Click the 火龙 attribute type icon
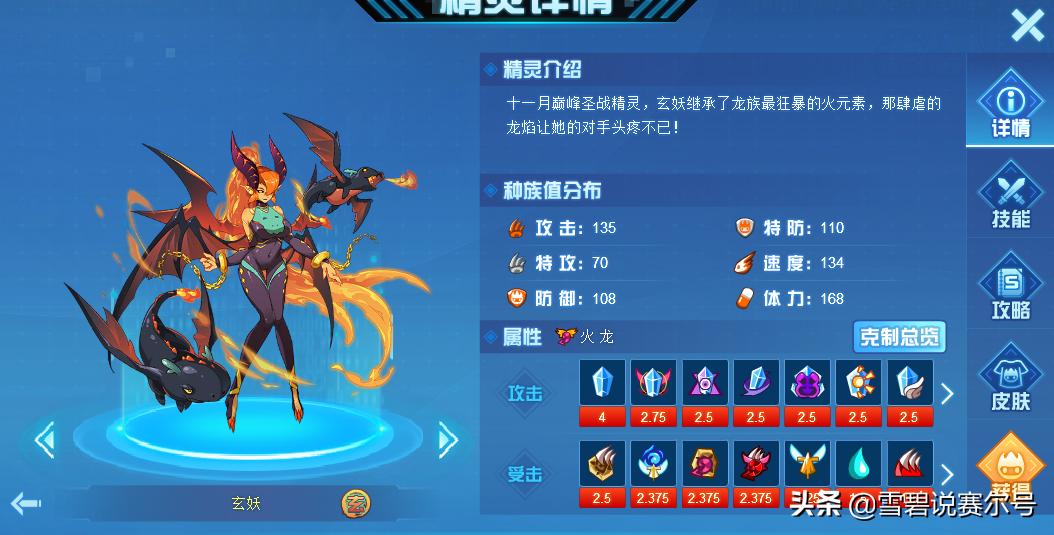This screenshot has width=1054, height=535. (567, 337)
